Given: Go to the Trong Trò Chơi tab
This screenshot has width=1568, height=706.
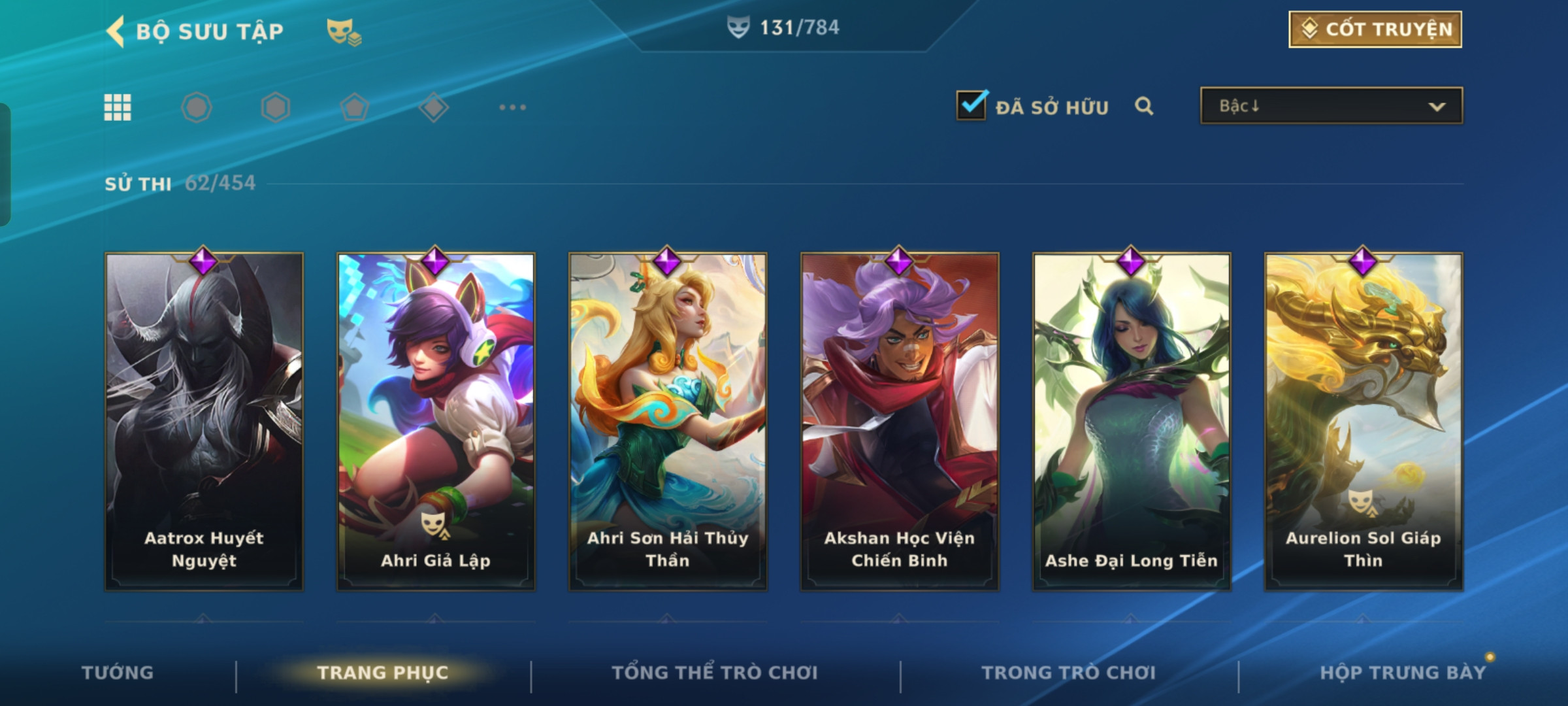Looking at the screenshot, I should tap(1068, 673).
